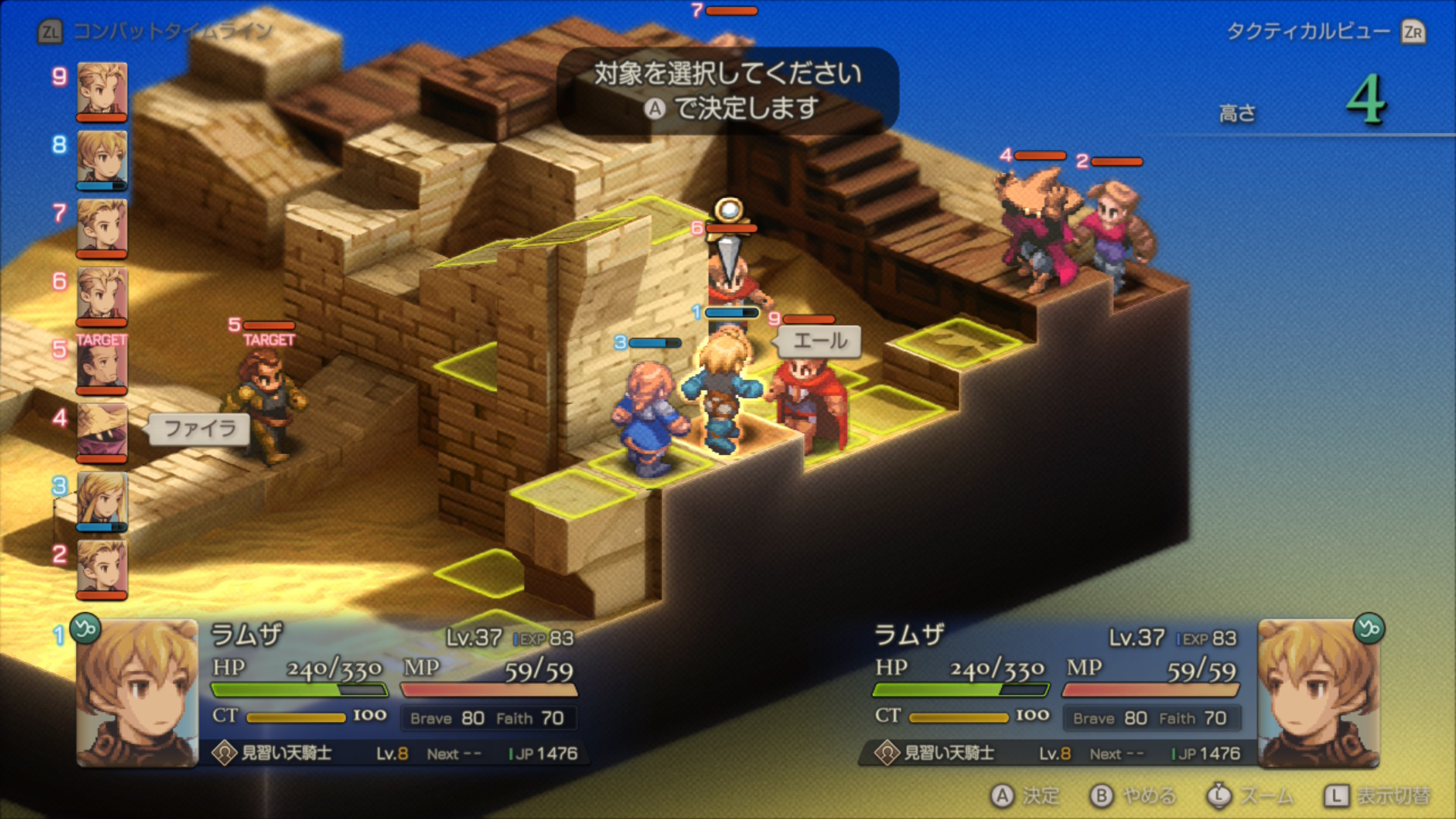Select timeline portrait numbered 3

coord(102,500)
